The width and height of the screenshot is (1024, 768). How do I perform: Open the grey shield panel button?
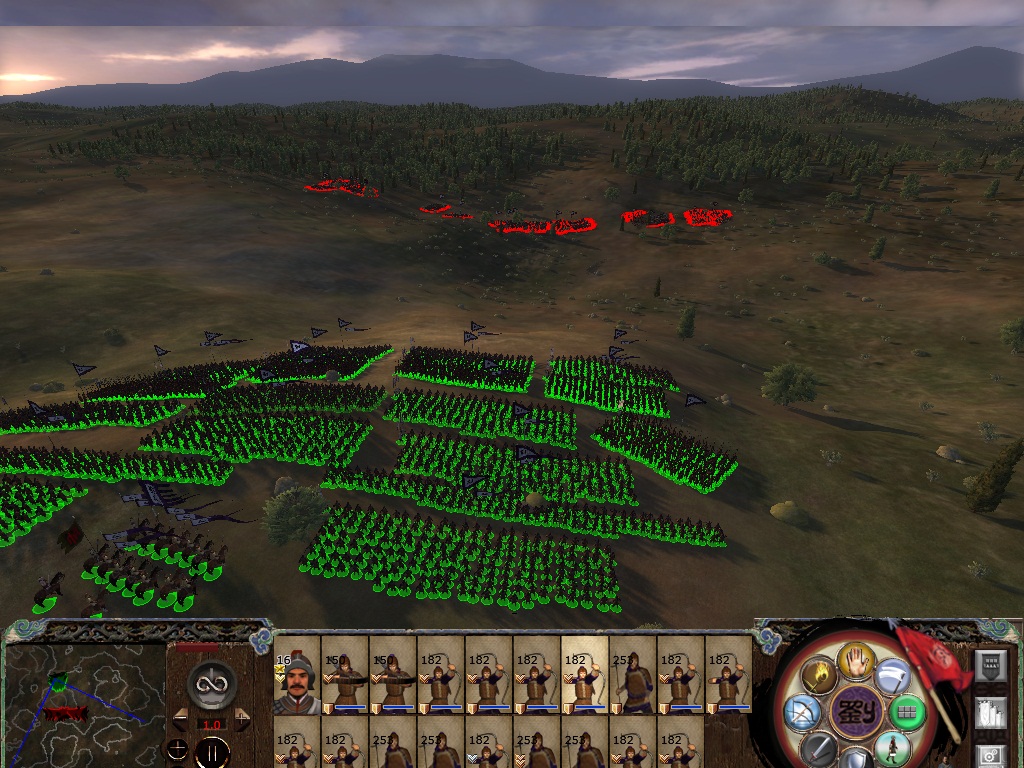point(990,664)
